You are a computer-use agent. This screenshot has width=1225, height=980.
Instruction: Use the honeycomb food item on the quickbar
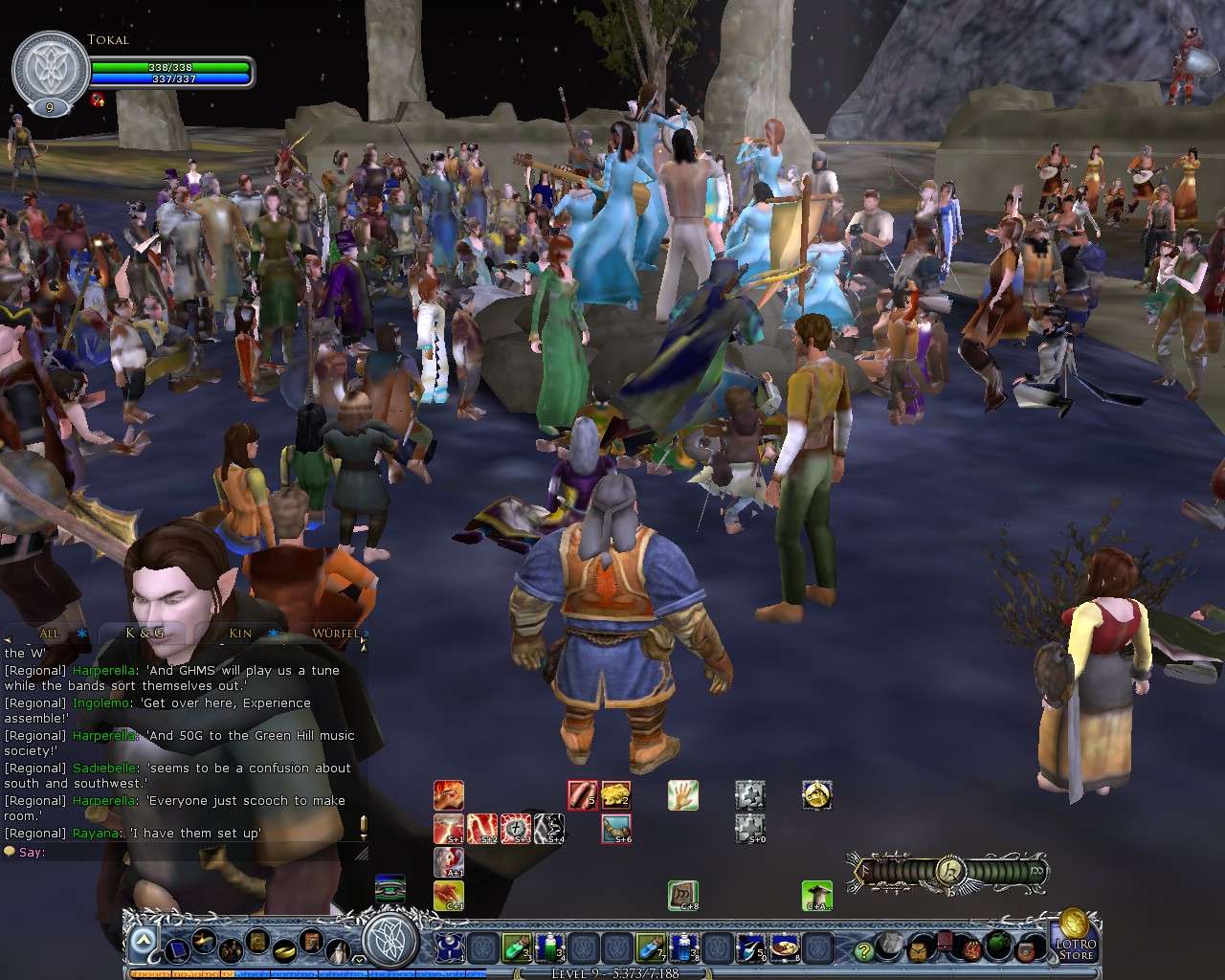617,793
